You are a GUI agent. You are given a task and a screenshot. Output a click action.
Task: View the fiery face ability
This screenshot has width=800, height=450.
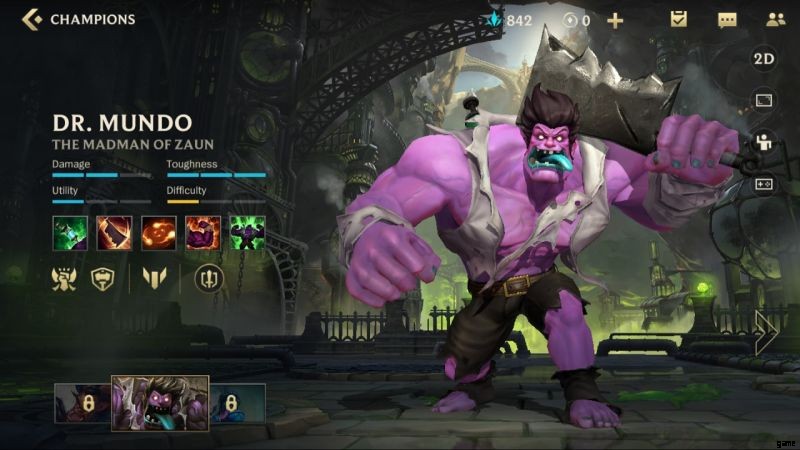click(x=159, y=233)
